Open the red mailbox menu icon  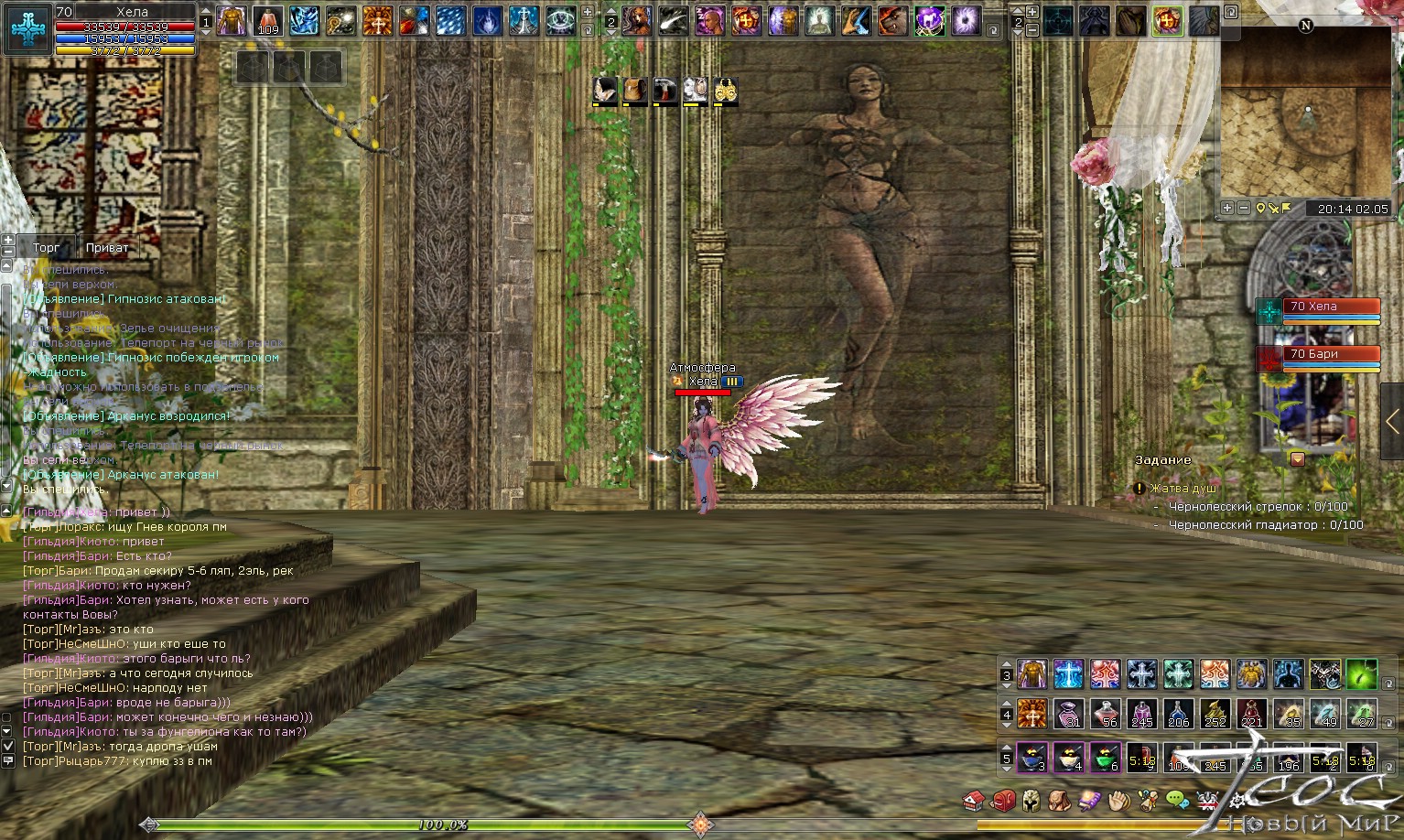(1003, 802)
